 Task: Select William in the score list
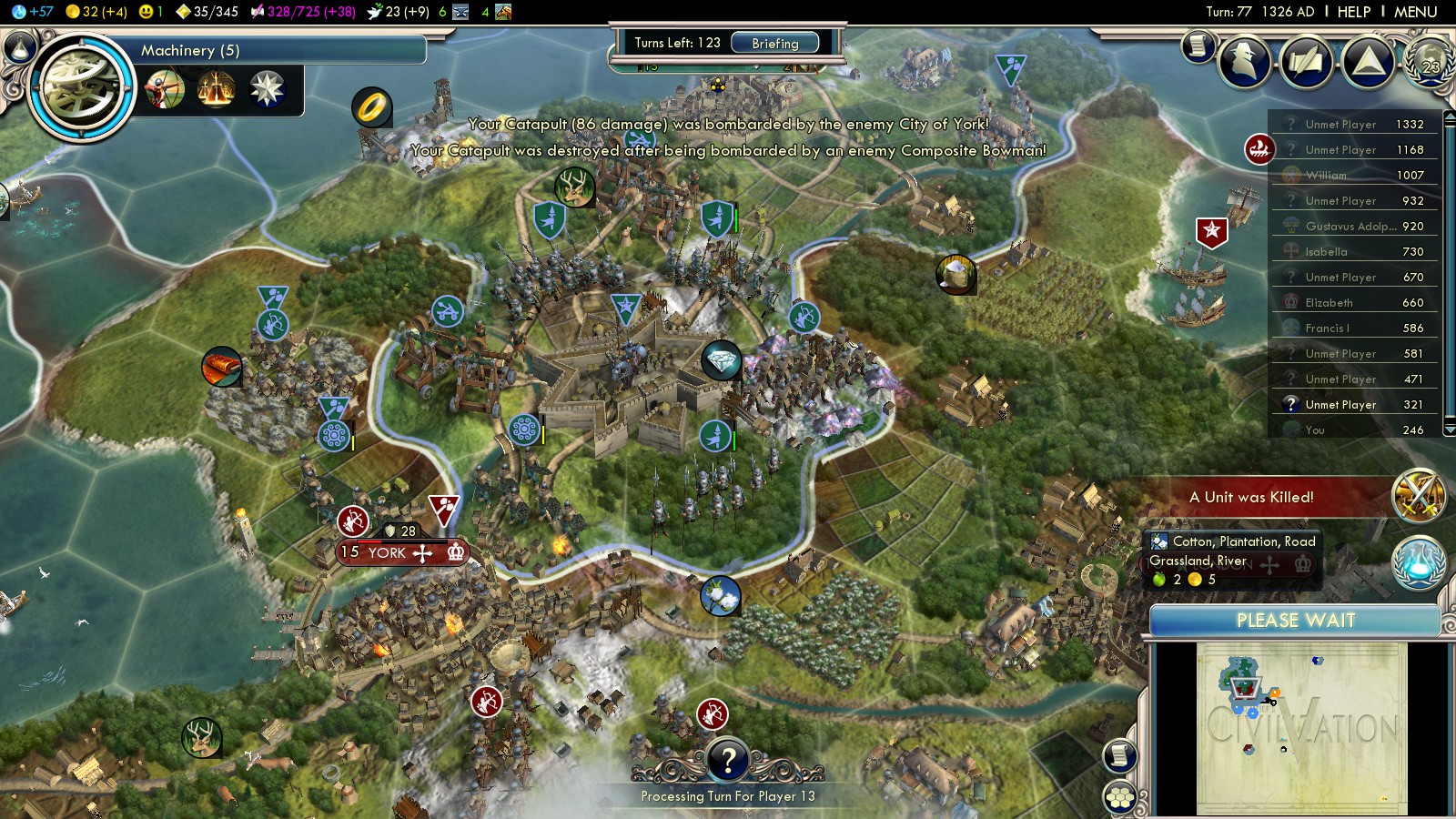tap(1326, 176)
